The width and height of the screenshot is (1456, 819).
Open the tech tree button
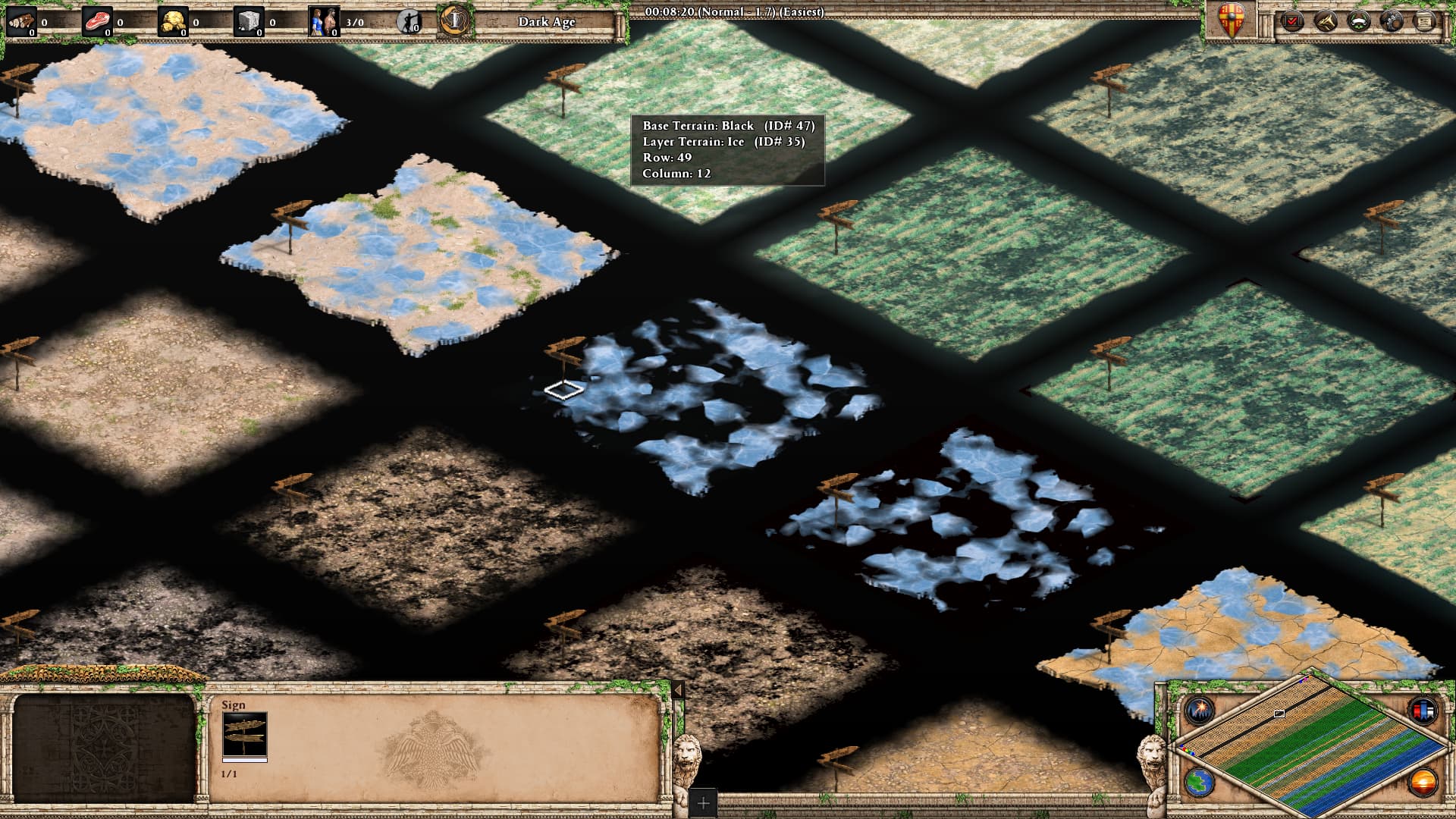coord(1325,20)
